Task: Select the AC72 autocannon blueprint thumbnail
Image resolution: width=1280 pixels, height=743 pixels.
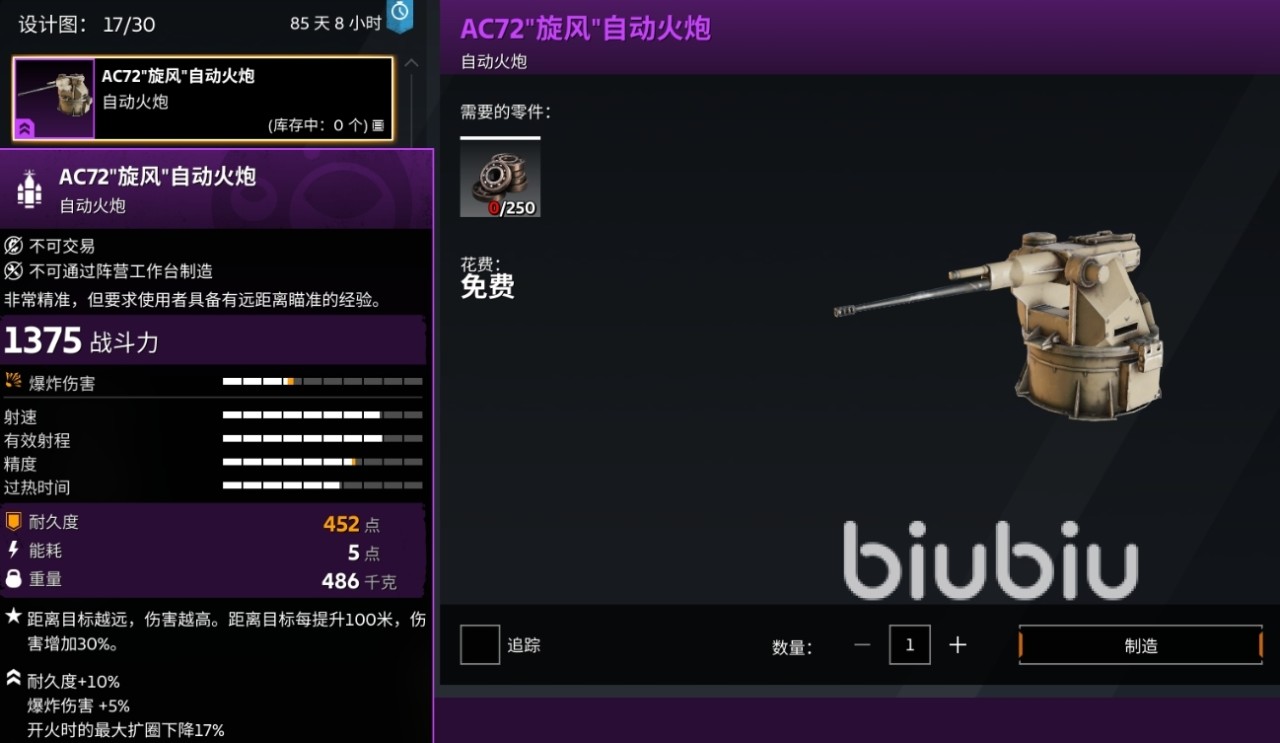Action: [x=53, y=97]
